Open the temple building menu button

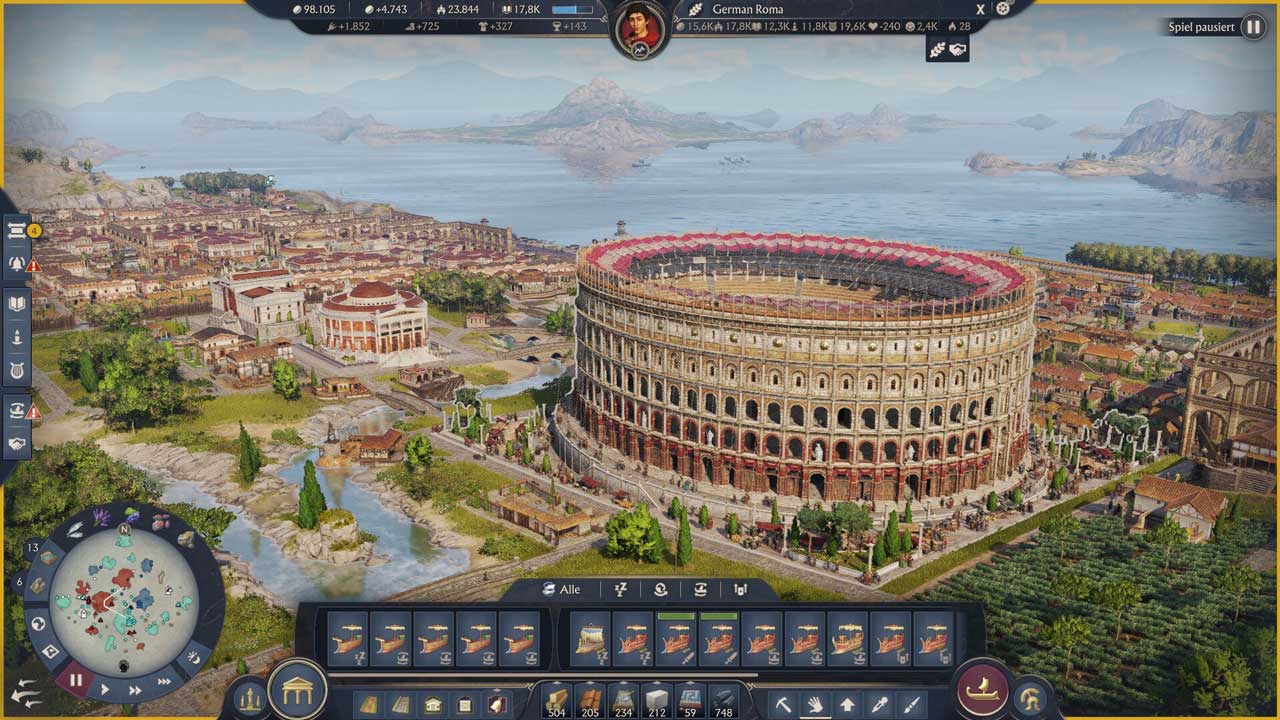coord(298,689)
